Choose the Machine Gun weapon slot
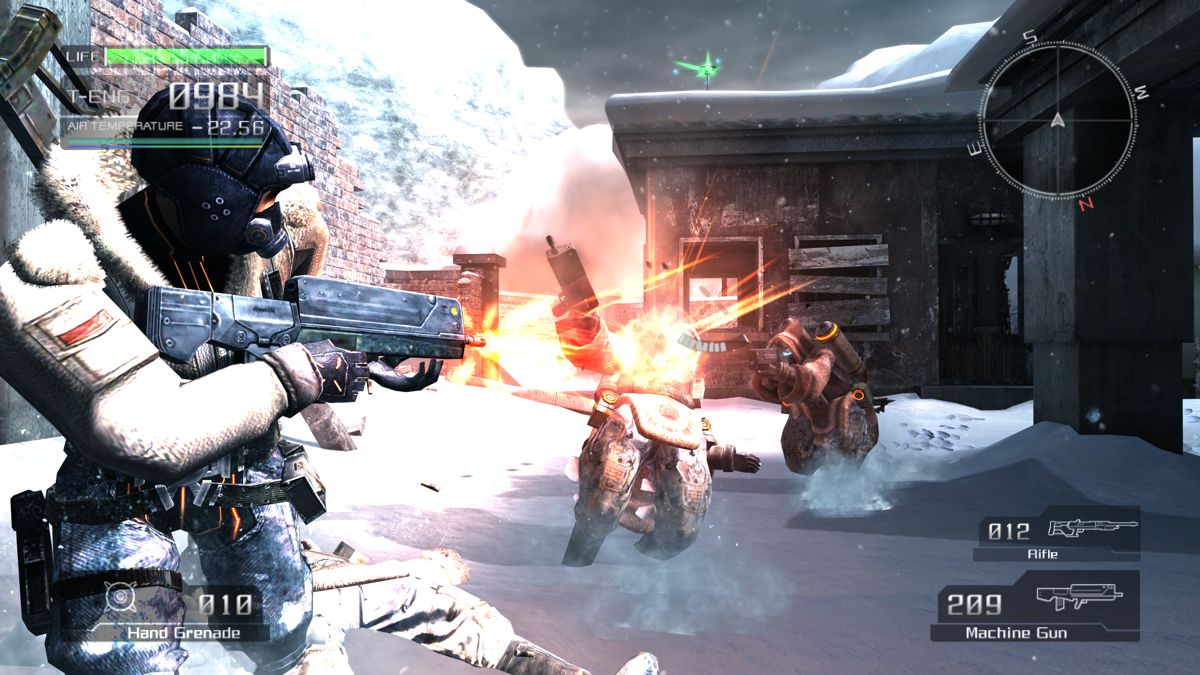 [1037, 608]
